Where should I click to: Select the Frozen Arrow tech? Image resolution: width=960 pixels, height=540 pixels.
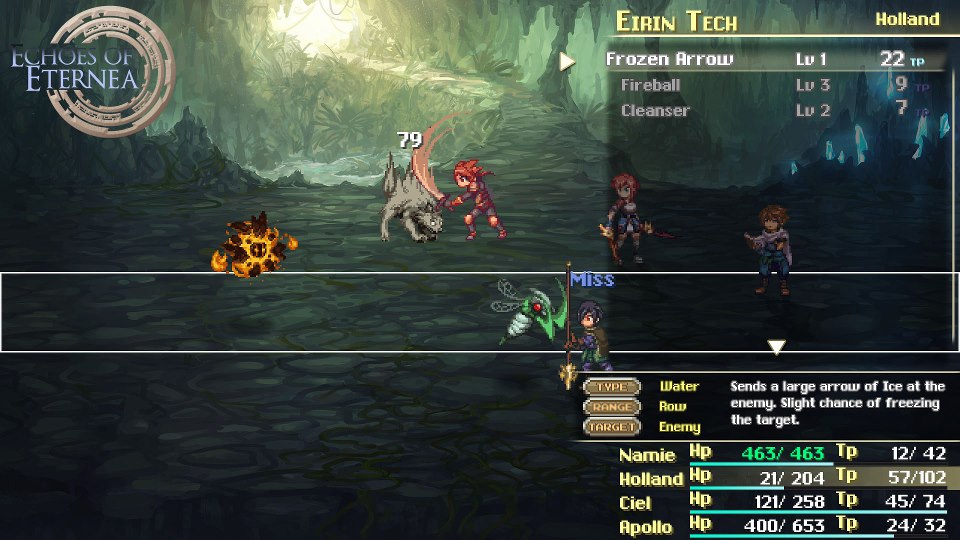670,60
